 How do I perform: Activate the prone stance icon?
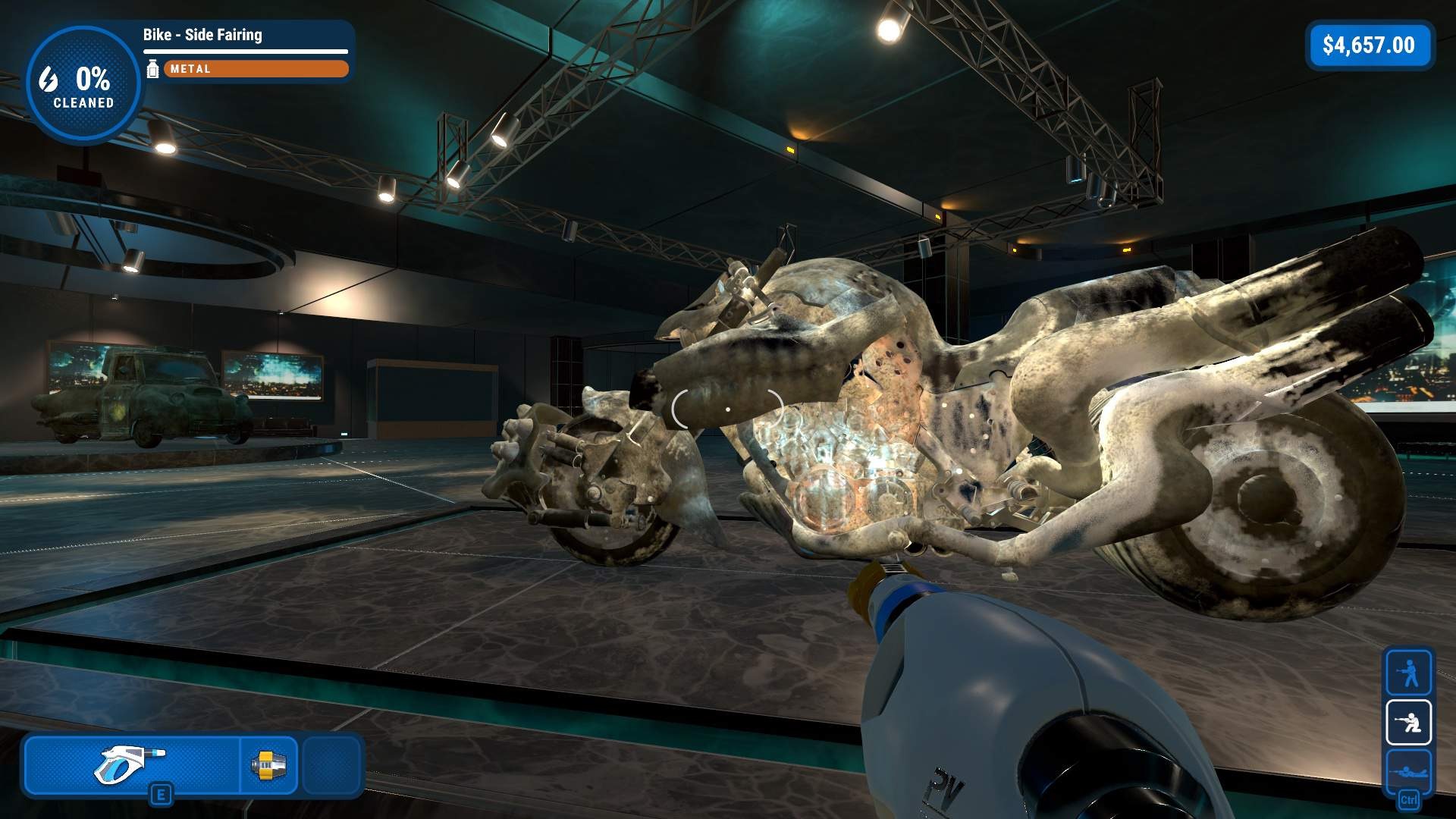pos(1408,771)
